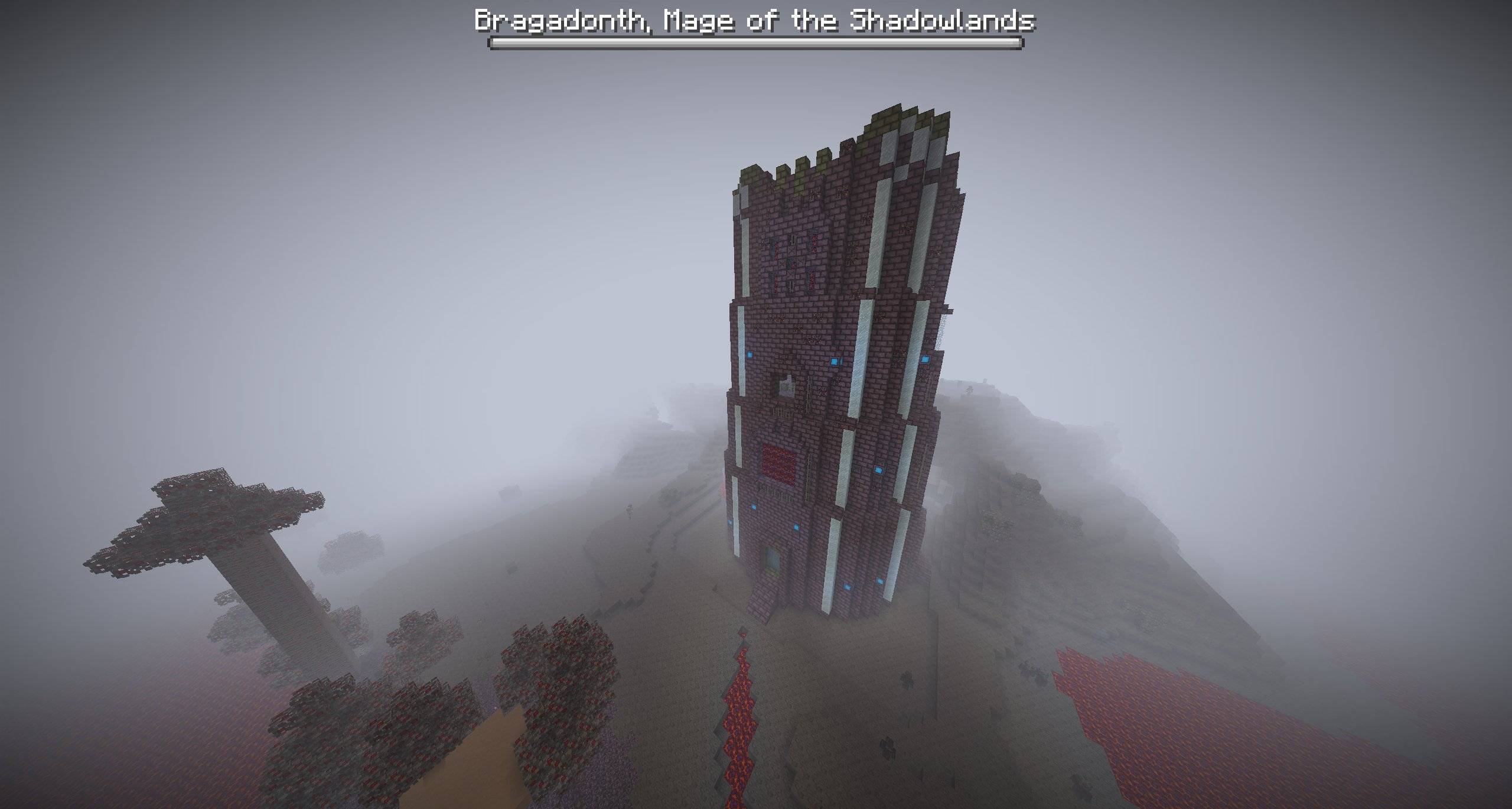Click the boss health bar below the title
Screen dimensions: 1512x809
click(x=756, y=43)
